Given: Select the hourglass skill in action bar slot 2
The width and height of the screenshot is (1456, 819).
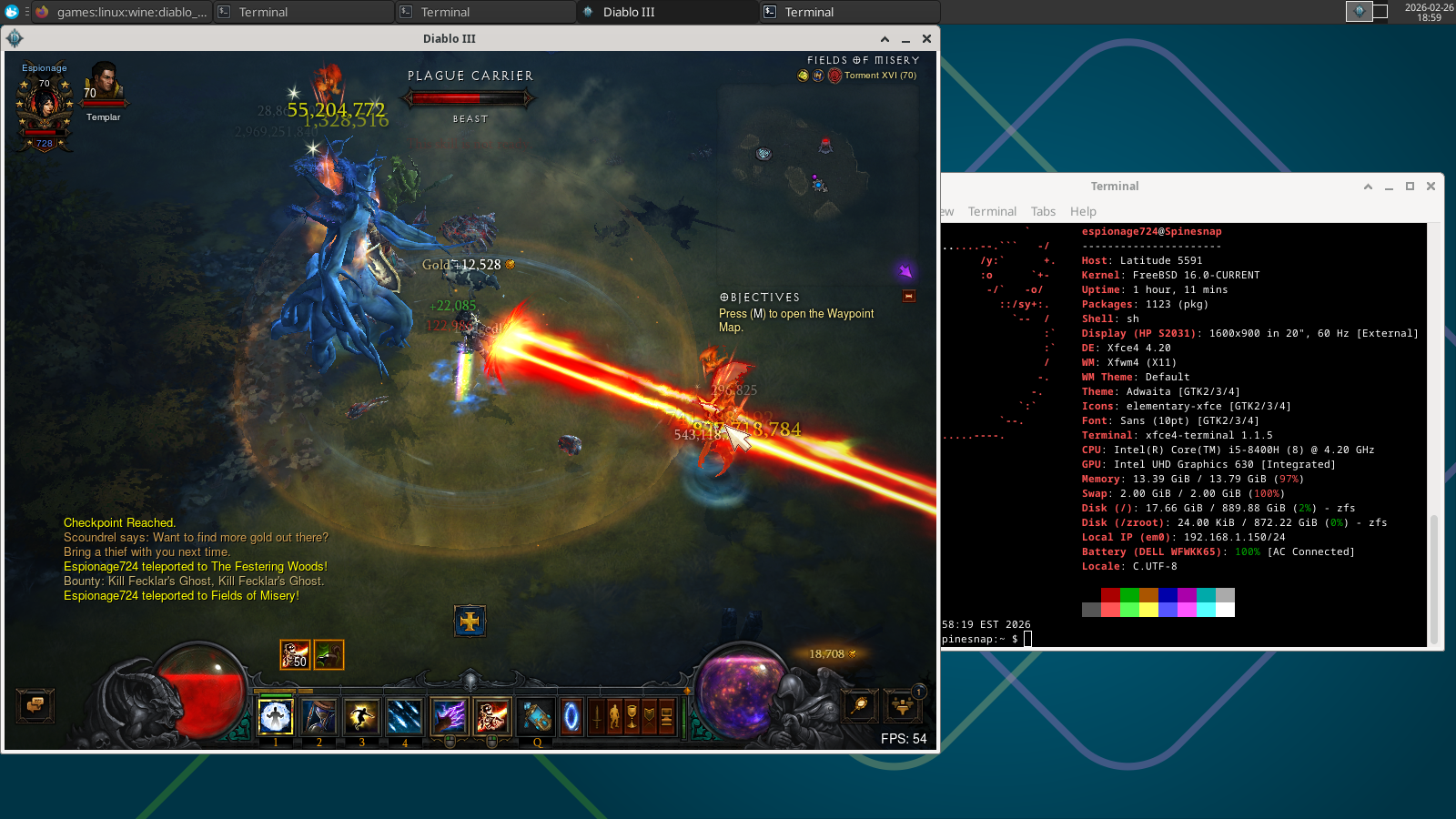Looking at the screenshot, I should click(x=318, y=718).
